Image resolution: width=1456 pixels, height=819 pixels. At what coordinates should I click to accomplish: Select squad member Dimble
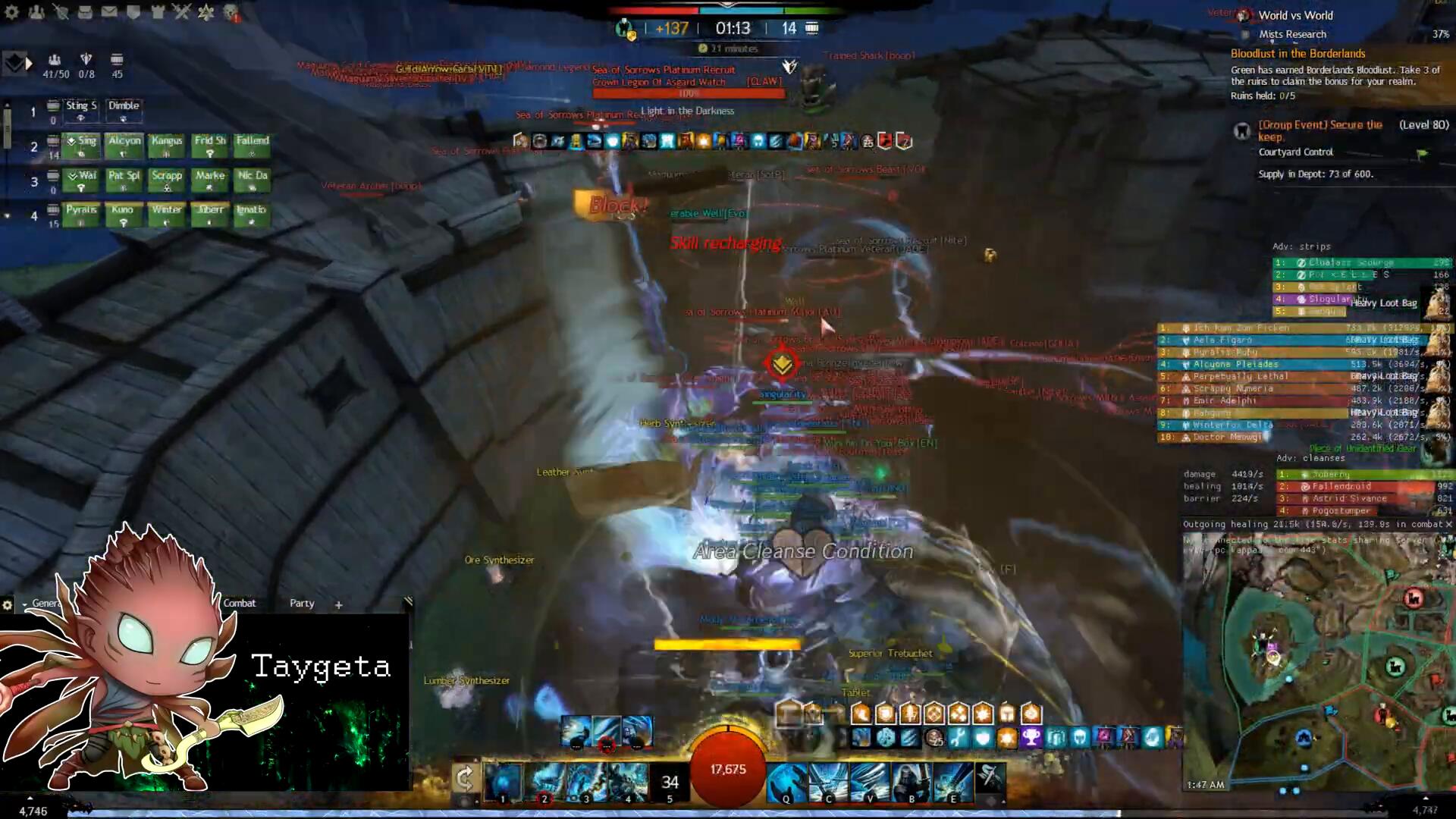coord(124,110)
